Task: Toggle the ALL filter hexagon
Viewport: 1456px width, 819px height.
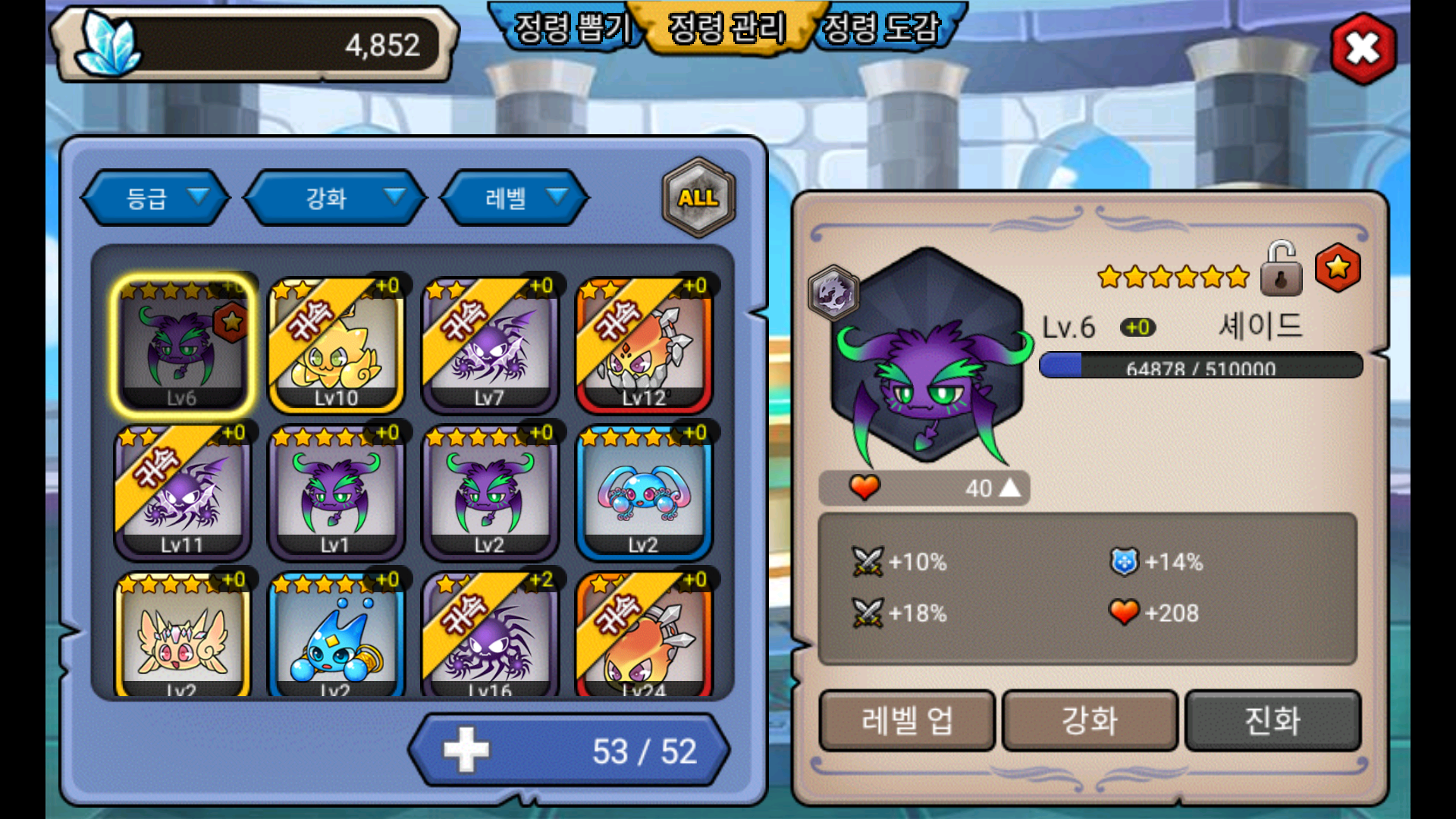Action: (698, 198)
